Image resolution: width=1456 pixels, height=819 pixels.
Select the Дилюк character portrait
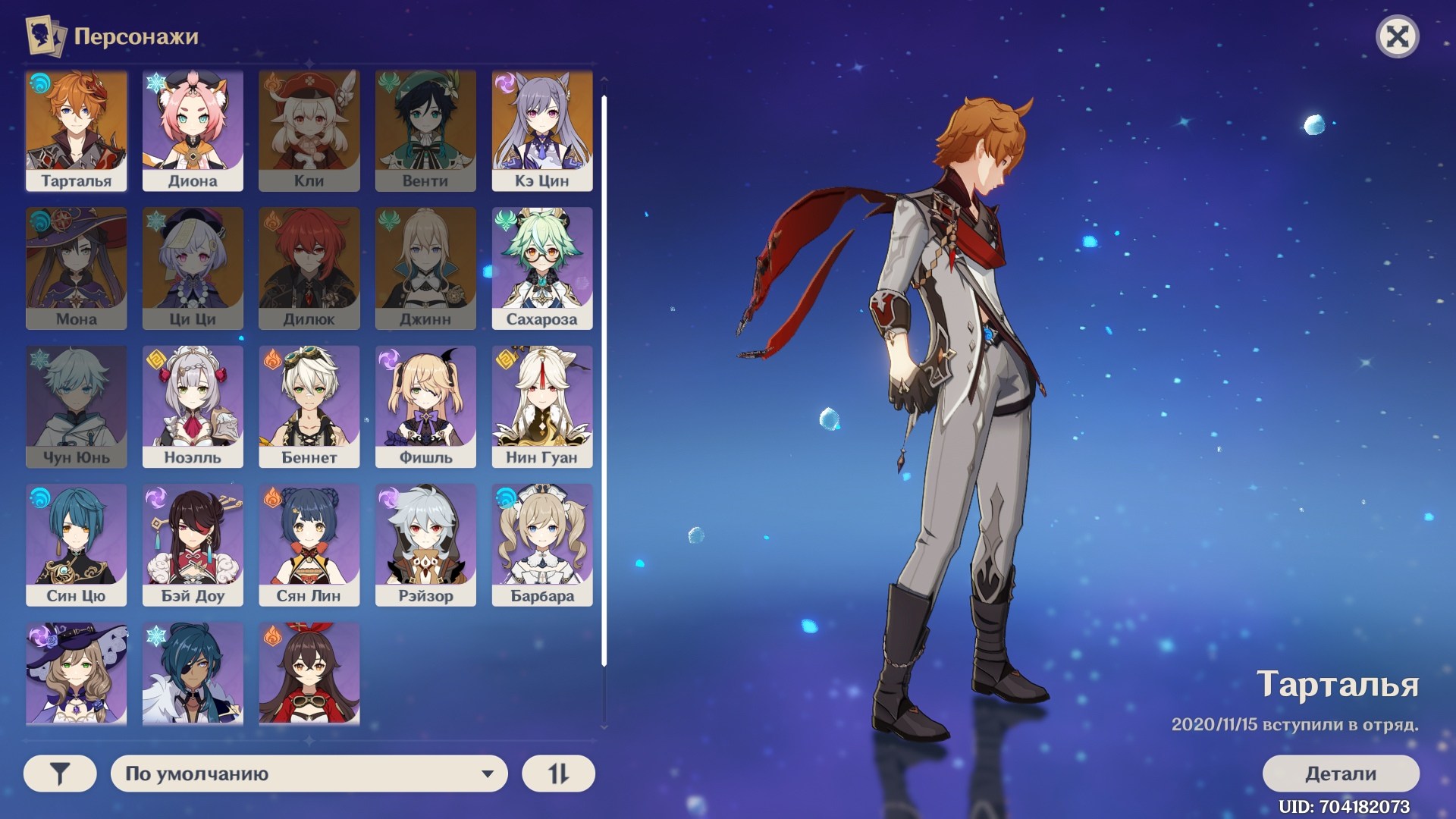(x=309, y=268)
